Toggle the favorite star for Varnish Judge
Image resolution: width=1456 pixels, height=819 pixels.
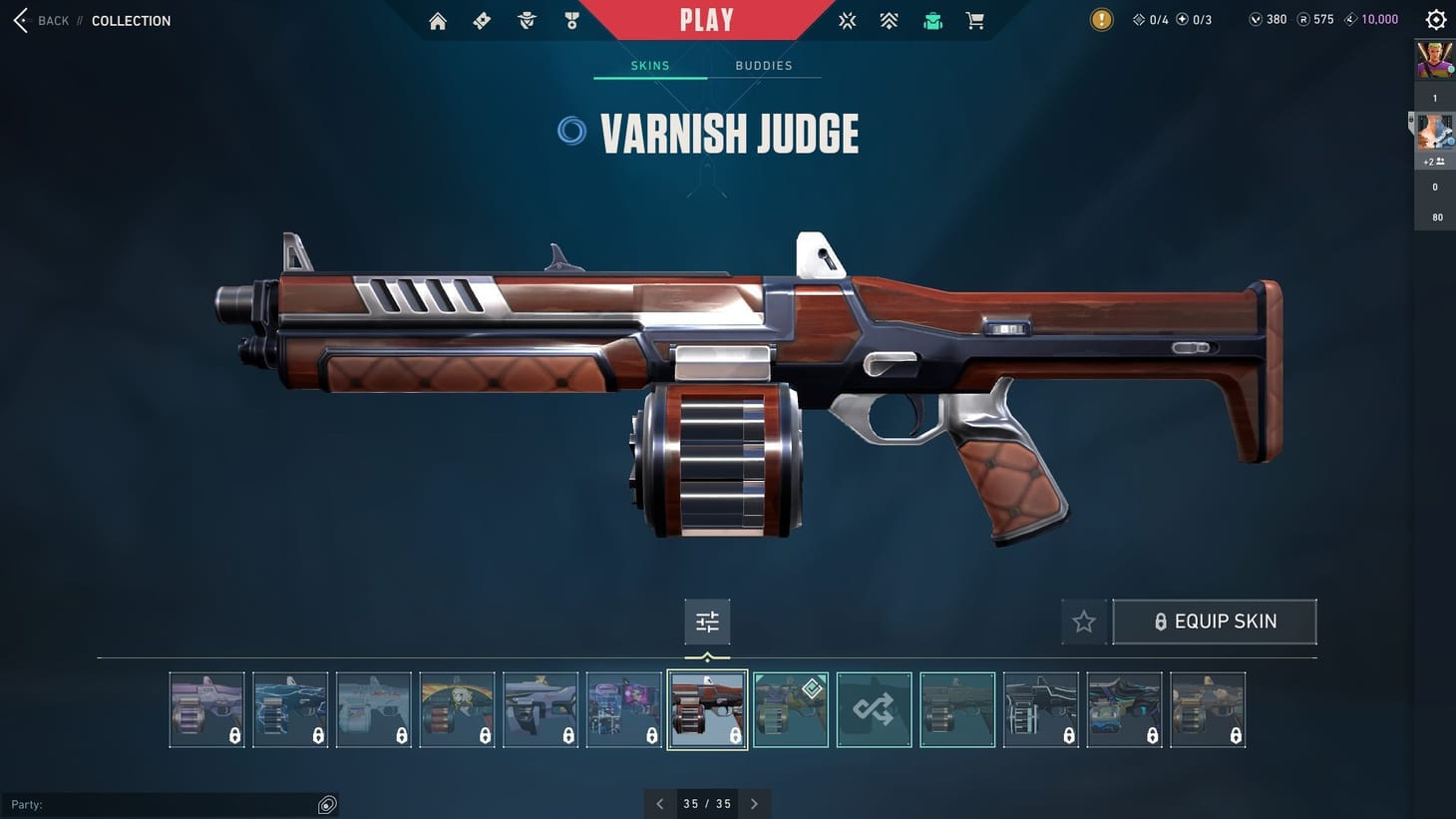coord(1084,620)
